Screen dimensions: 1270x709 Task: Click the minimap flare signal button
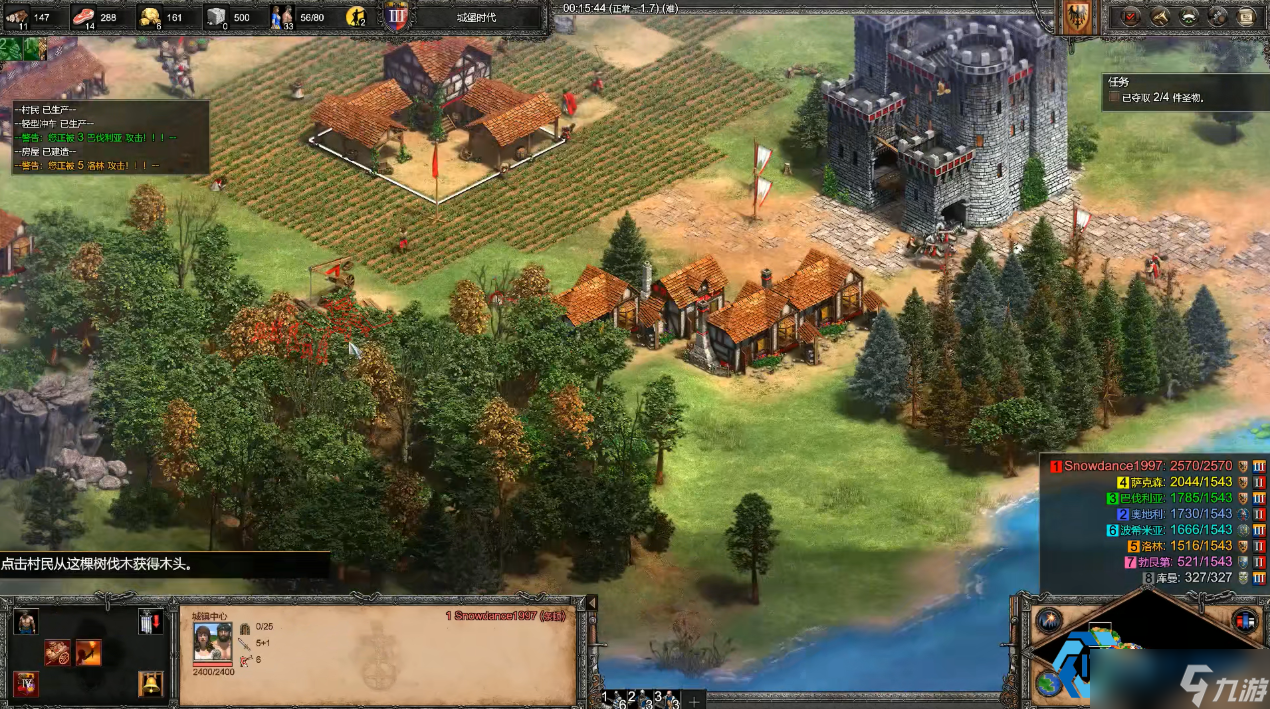tap(1048, 620)
